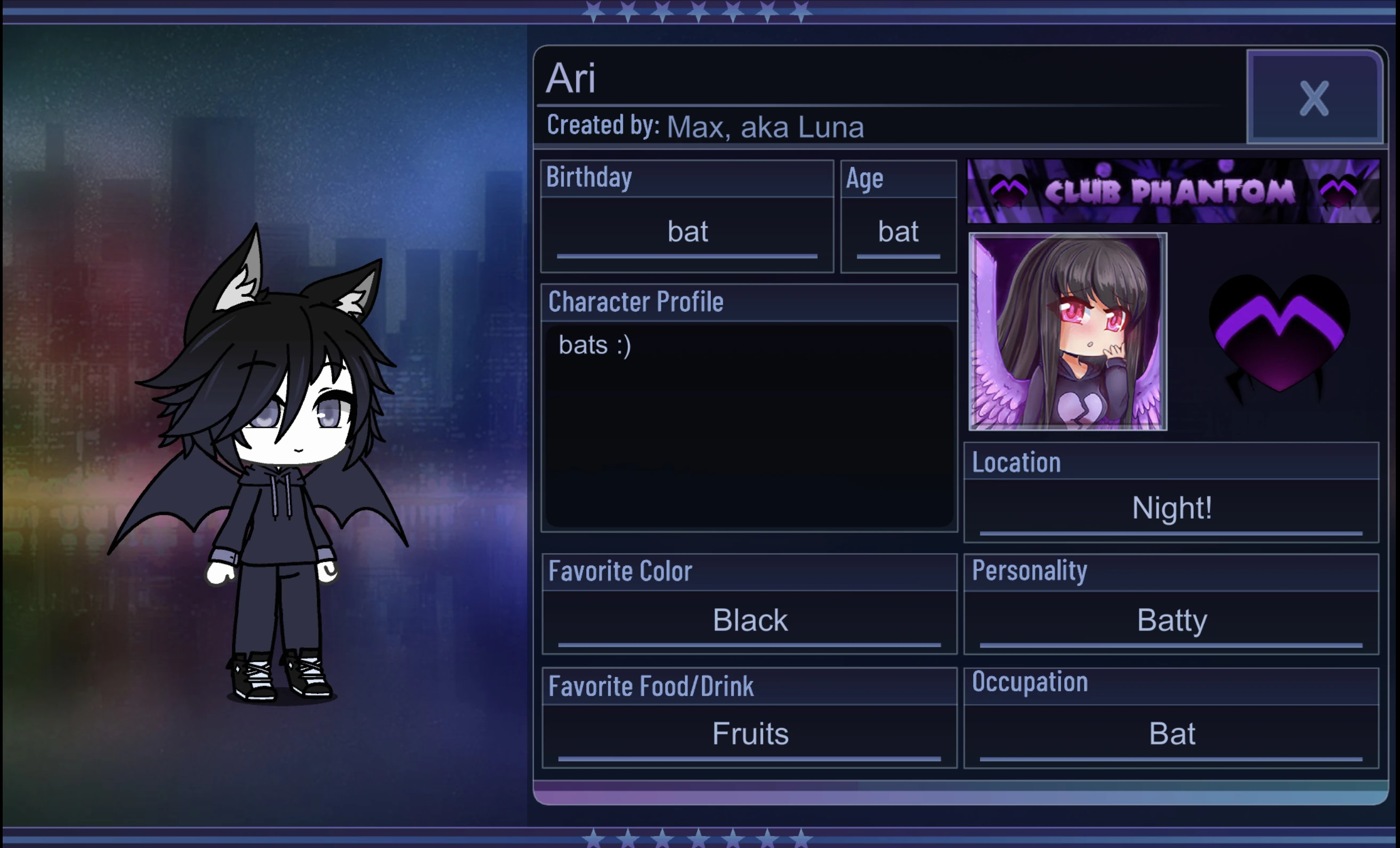Viewport: 1400px width, 848px height.
Task: Close the Ari character profile
Action: (x=1313, y=98)
